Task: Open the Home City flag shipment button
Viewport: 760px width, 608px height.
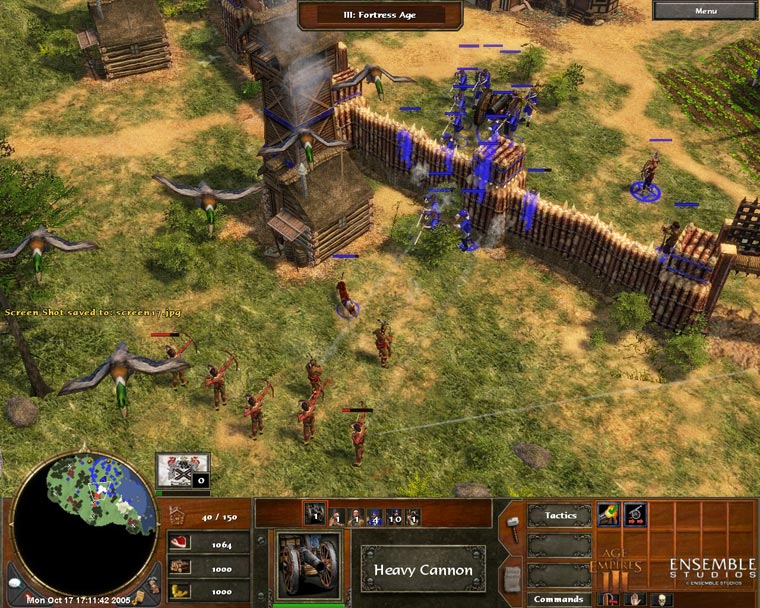Action: click(x=183, y=469)
